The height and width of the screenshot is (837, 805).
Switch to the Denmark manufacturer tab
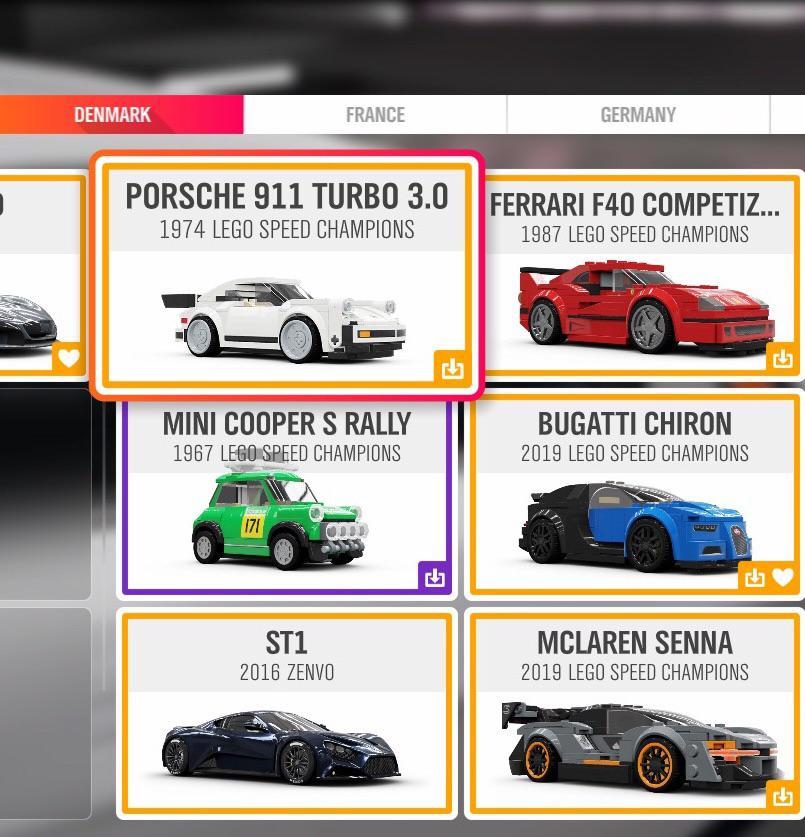112,115
